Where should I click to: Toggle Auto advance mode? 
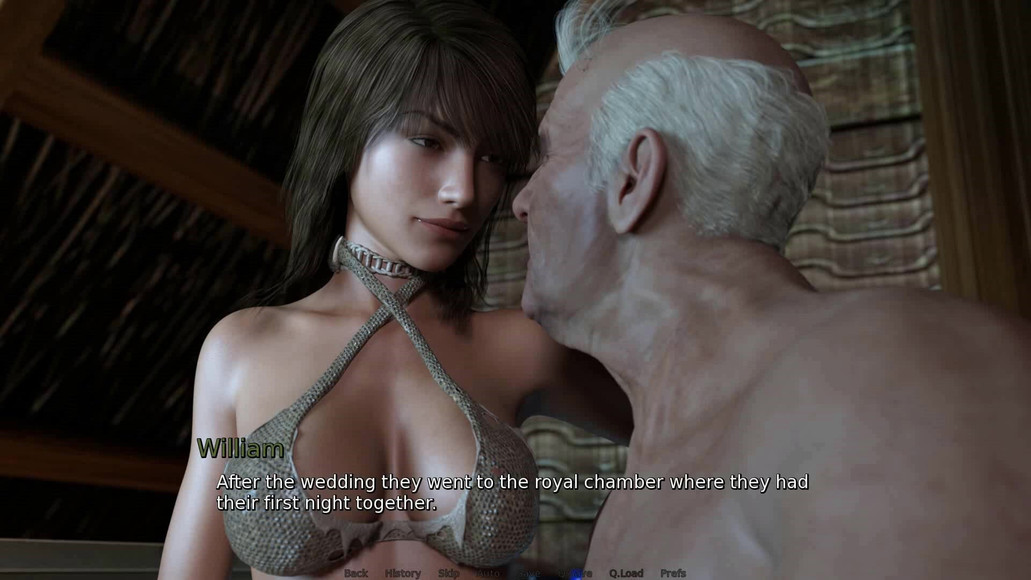pyautogui.click(x=490, y=573)
